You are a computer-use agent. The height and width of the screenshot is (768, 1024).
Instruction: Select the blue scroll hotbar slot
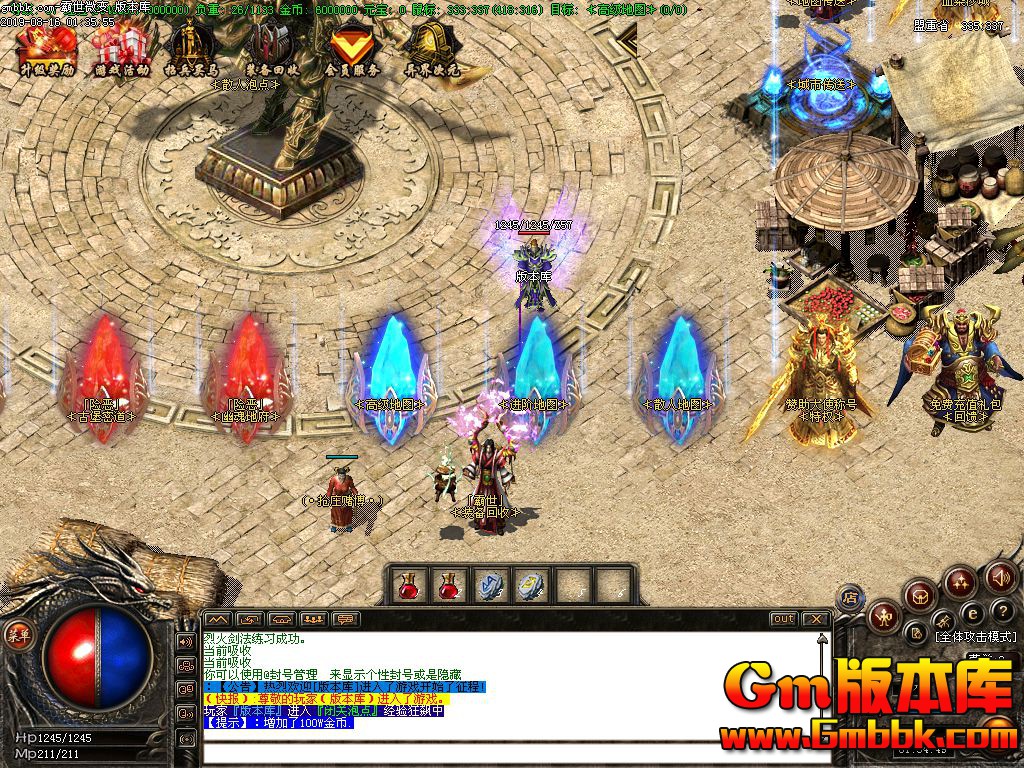click(x=489, y=585)
